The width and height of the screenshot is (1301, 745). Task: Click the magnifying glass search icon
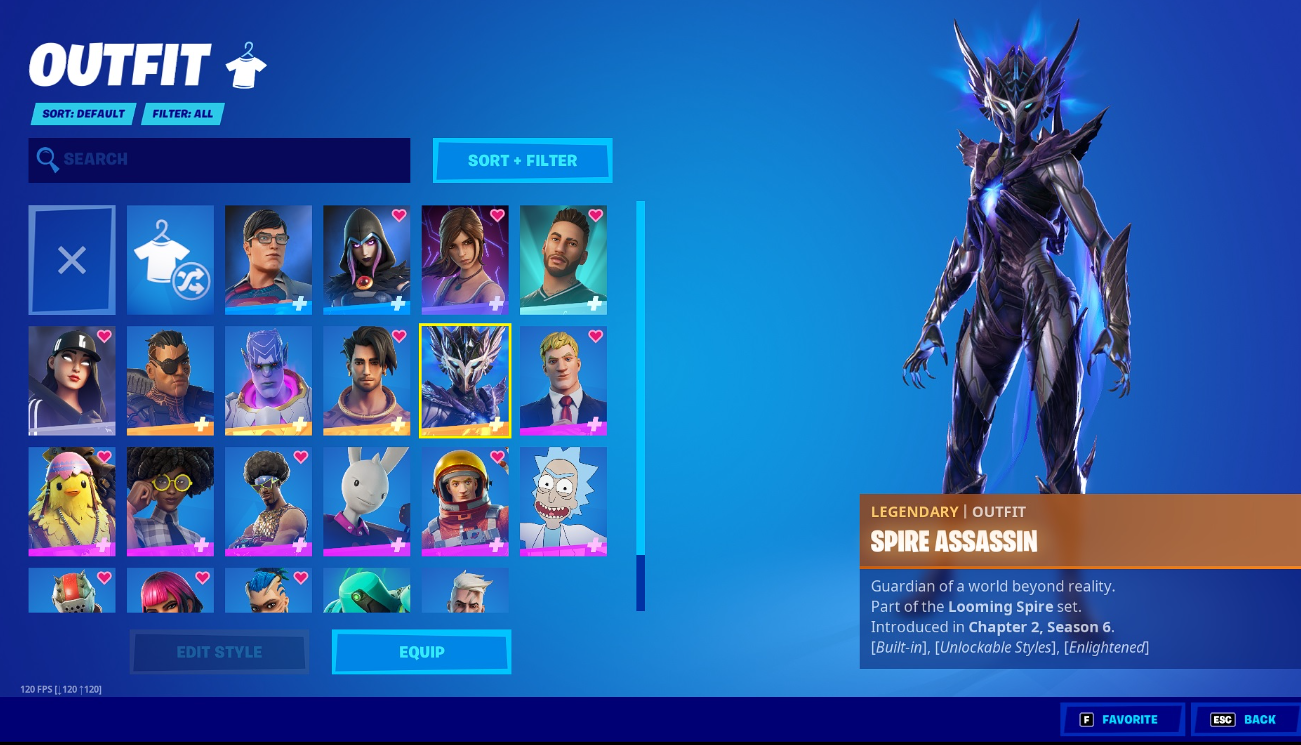pyautogui.click(x=48, y=160)
